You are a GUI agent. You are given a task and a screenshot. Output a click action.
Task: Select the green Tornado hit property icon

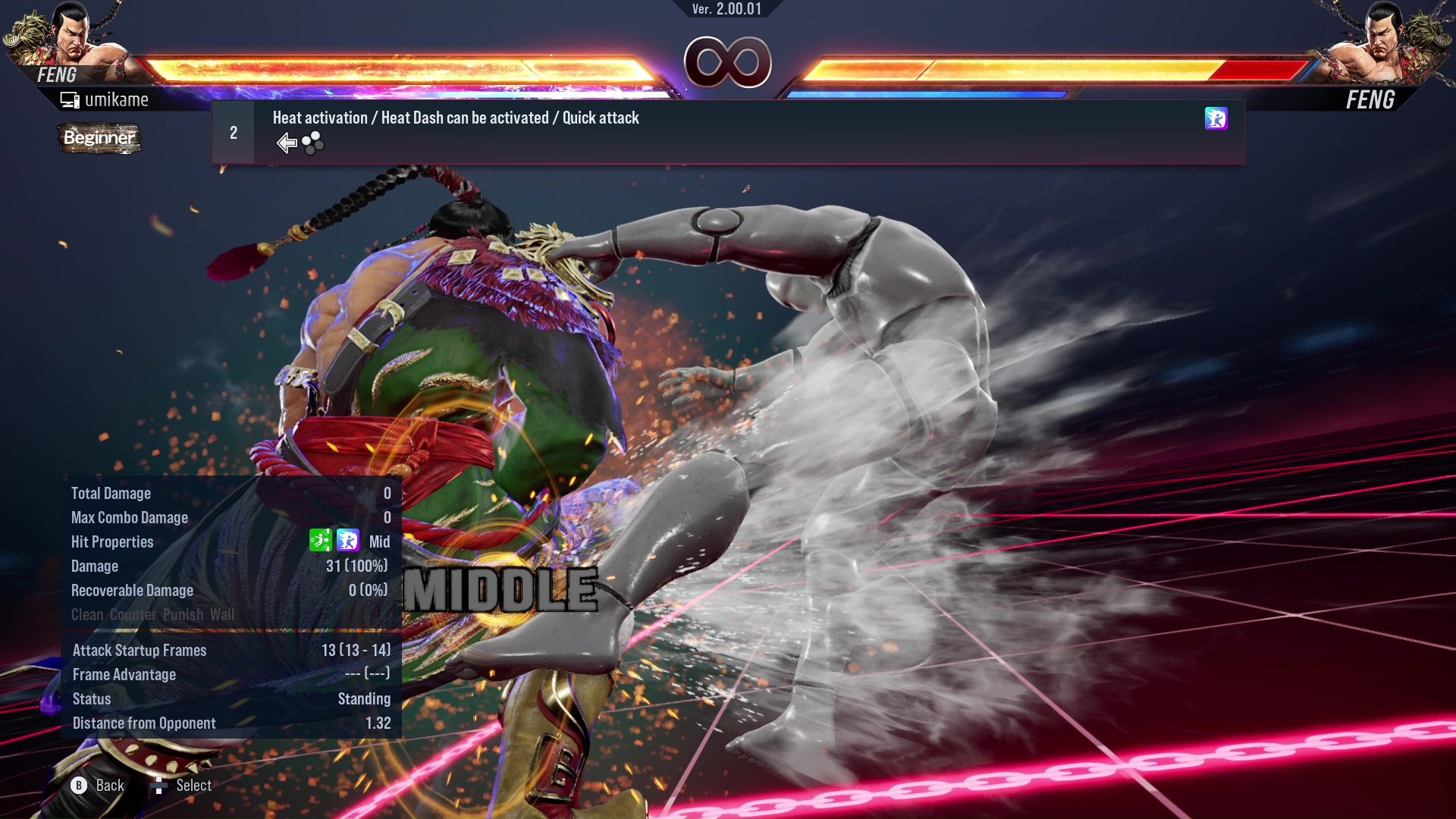click(322, 541)
